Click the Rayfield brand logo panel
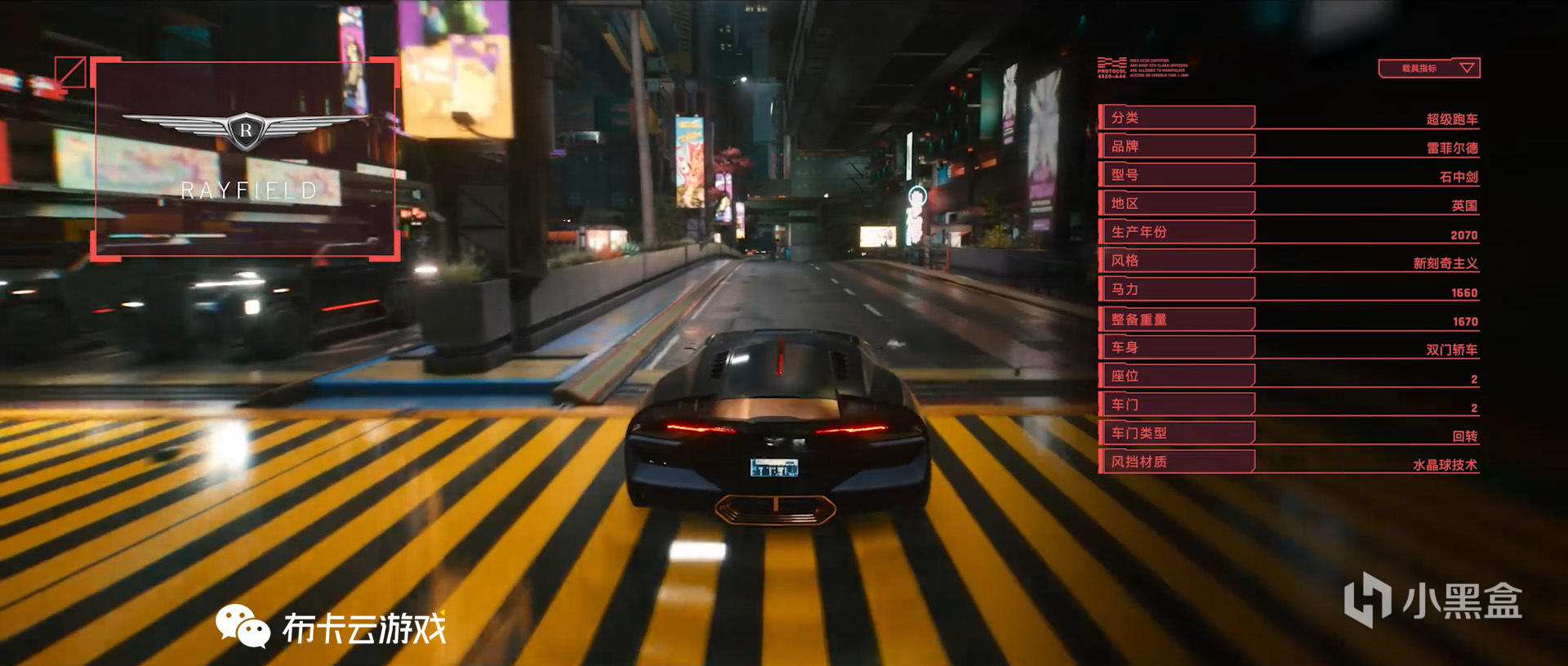 246,159
